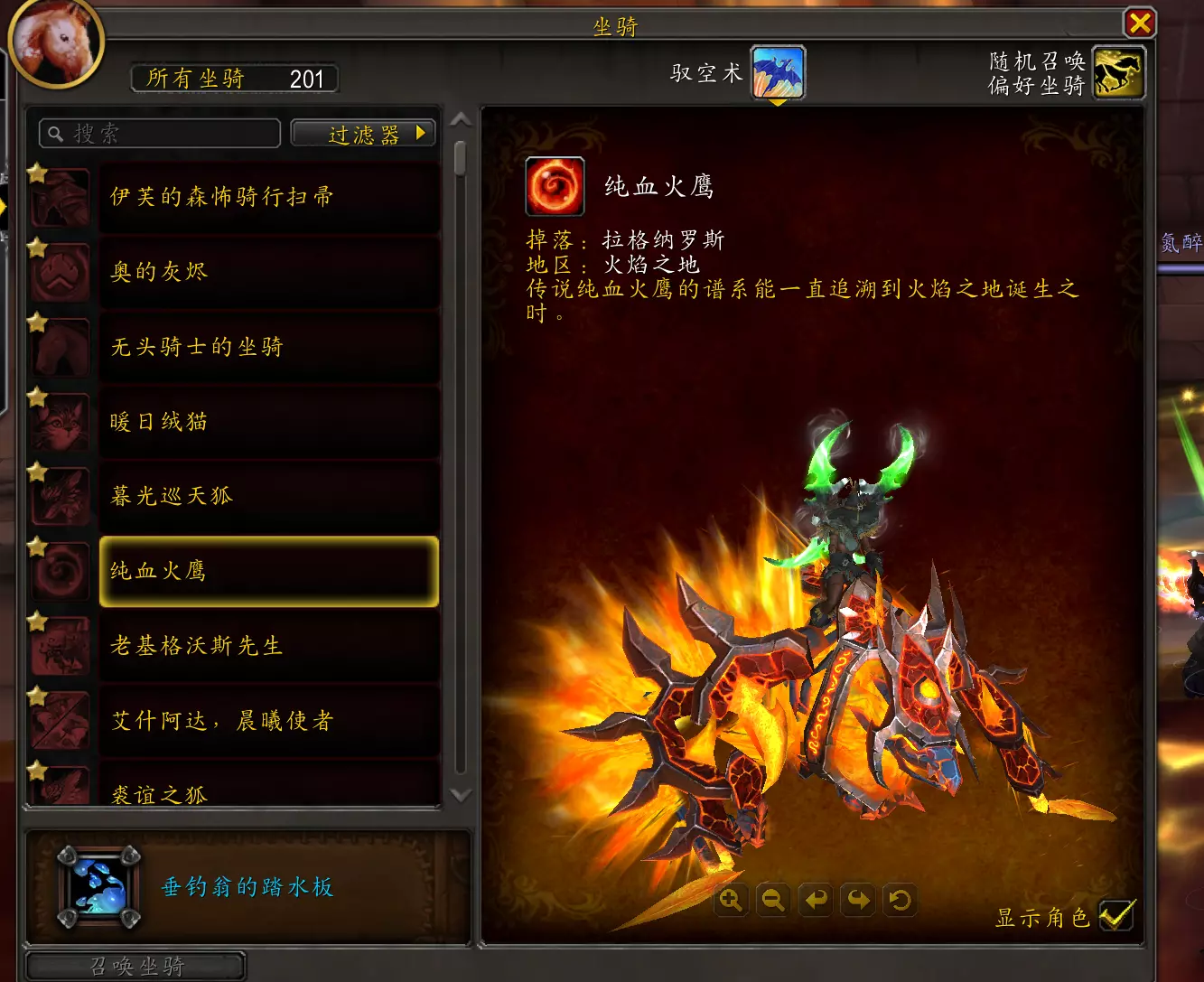Click the reset rotation icon
This screenshot has height=982, width=1204.
[x=899, y=900]
